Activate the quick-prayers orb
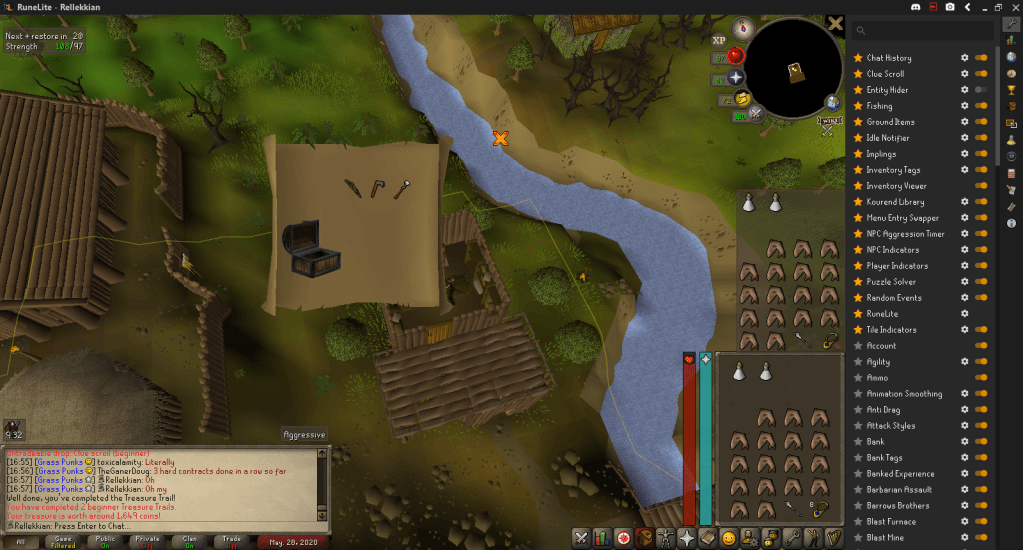This screenshot has width=1023, height=550. pos(737,77)
